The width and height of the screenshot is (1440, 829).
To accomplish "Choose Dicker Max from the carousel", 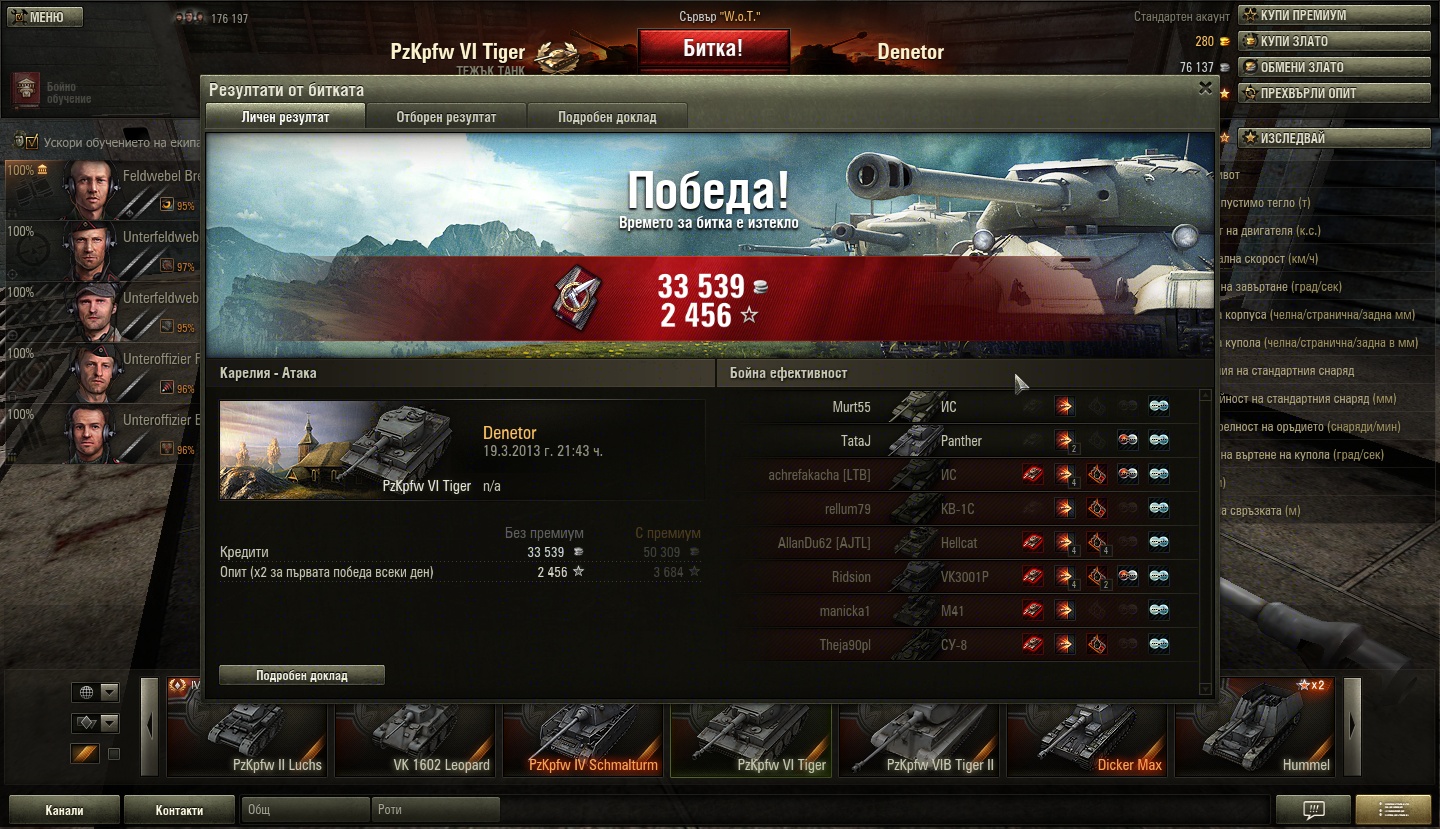I will 1088,740.
